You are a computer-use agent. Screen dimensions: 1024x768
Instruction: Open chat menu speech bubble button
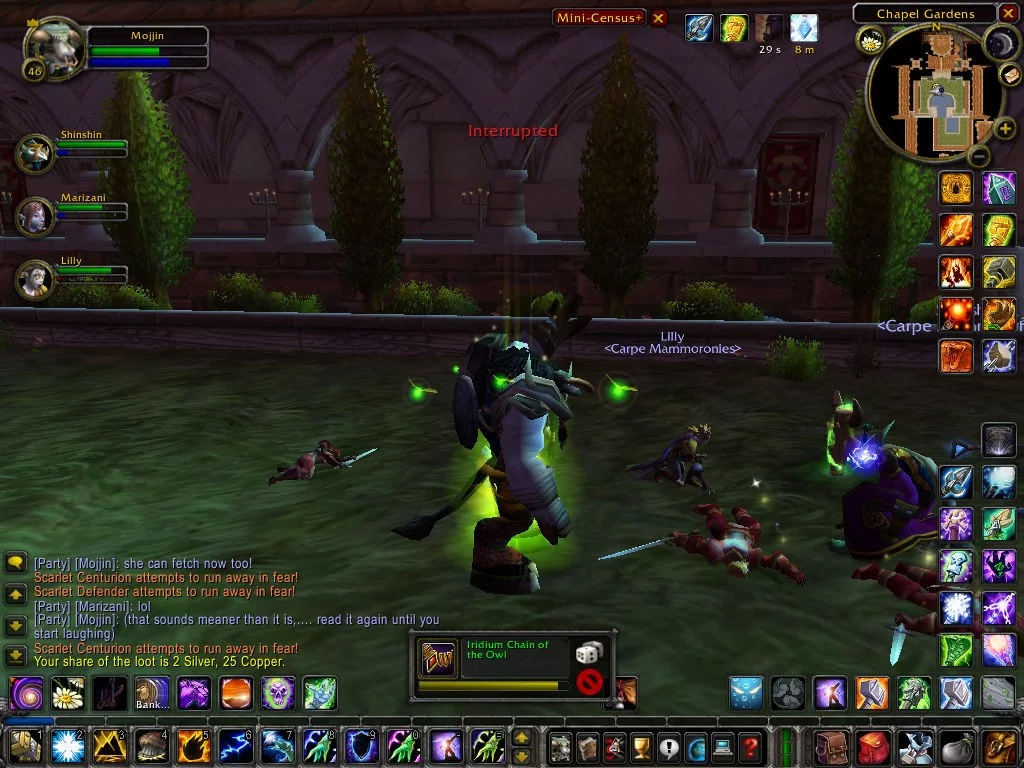coord(15,563)
